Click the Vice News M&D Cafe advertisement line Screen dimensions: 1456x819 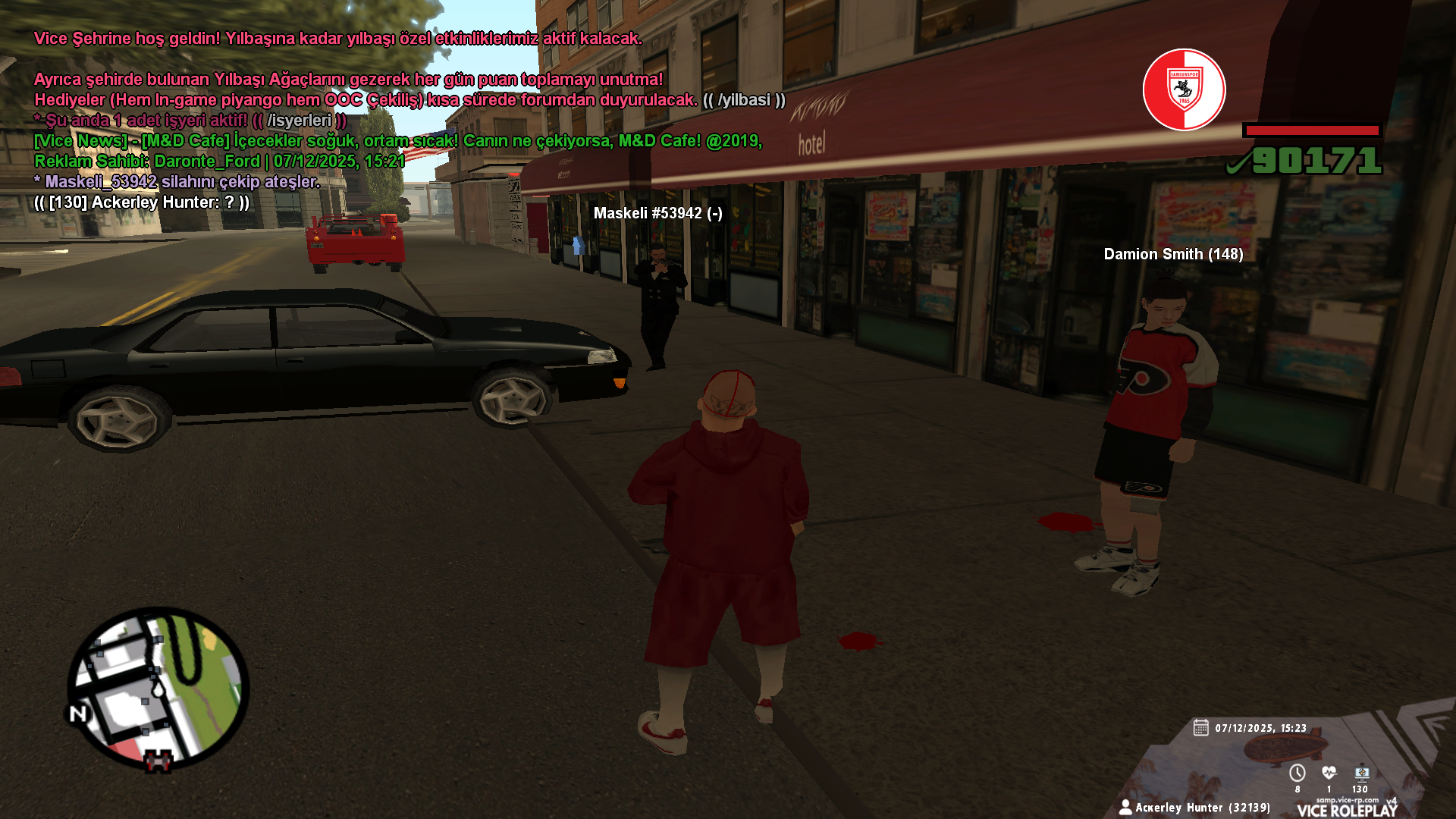click(397, 141)
